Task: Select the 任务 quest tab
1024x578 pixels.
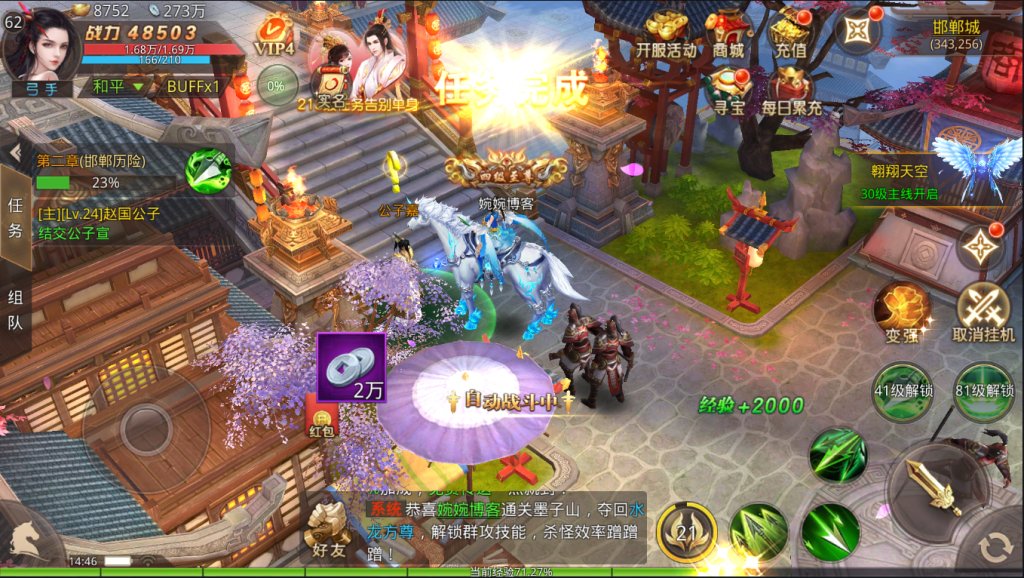Action: (15, 217)
